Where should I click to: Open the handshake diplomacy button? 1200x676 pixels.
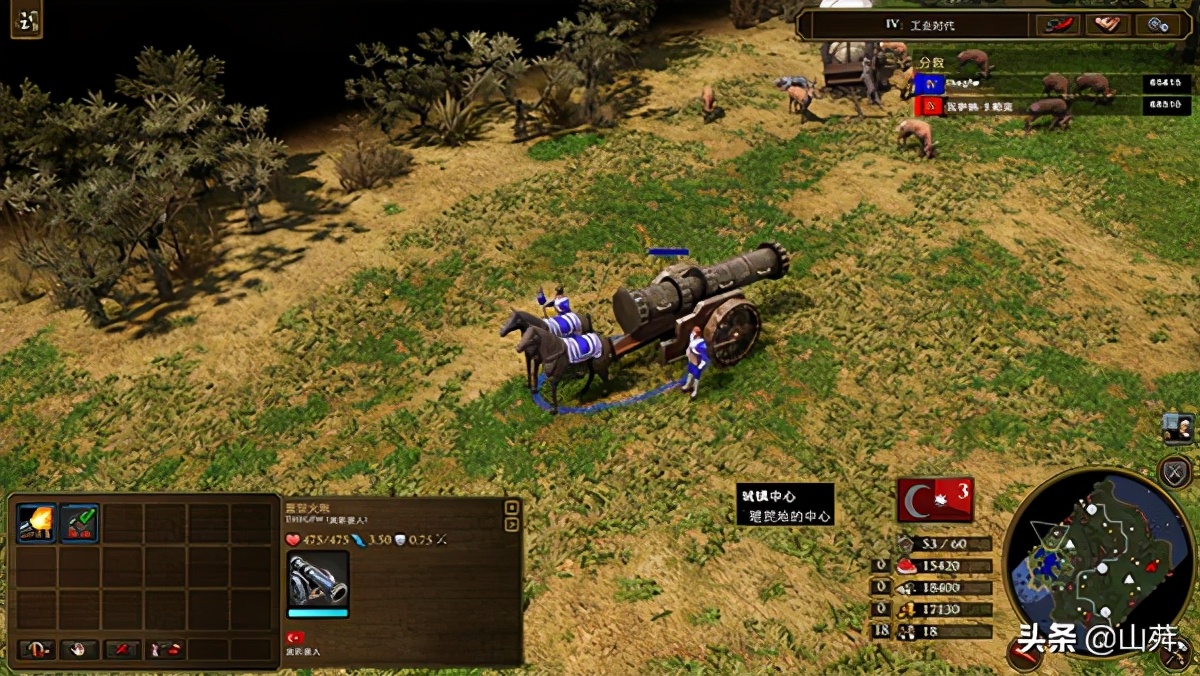tap(1108, 25)
